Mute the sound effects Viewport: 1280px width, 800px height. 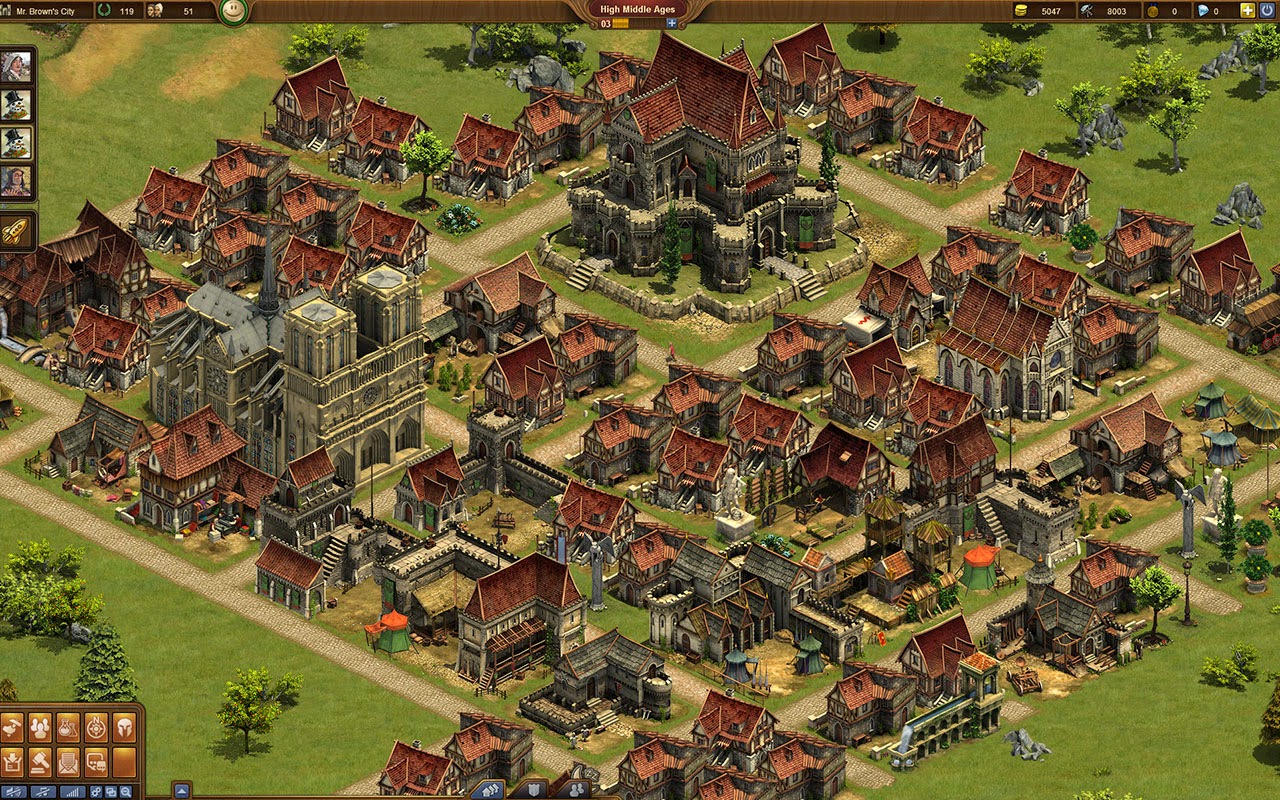tap(15, 790)
